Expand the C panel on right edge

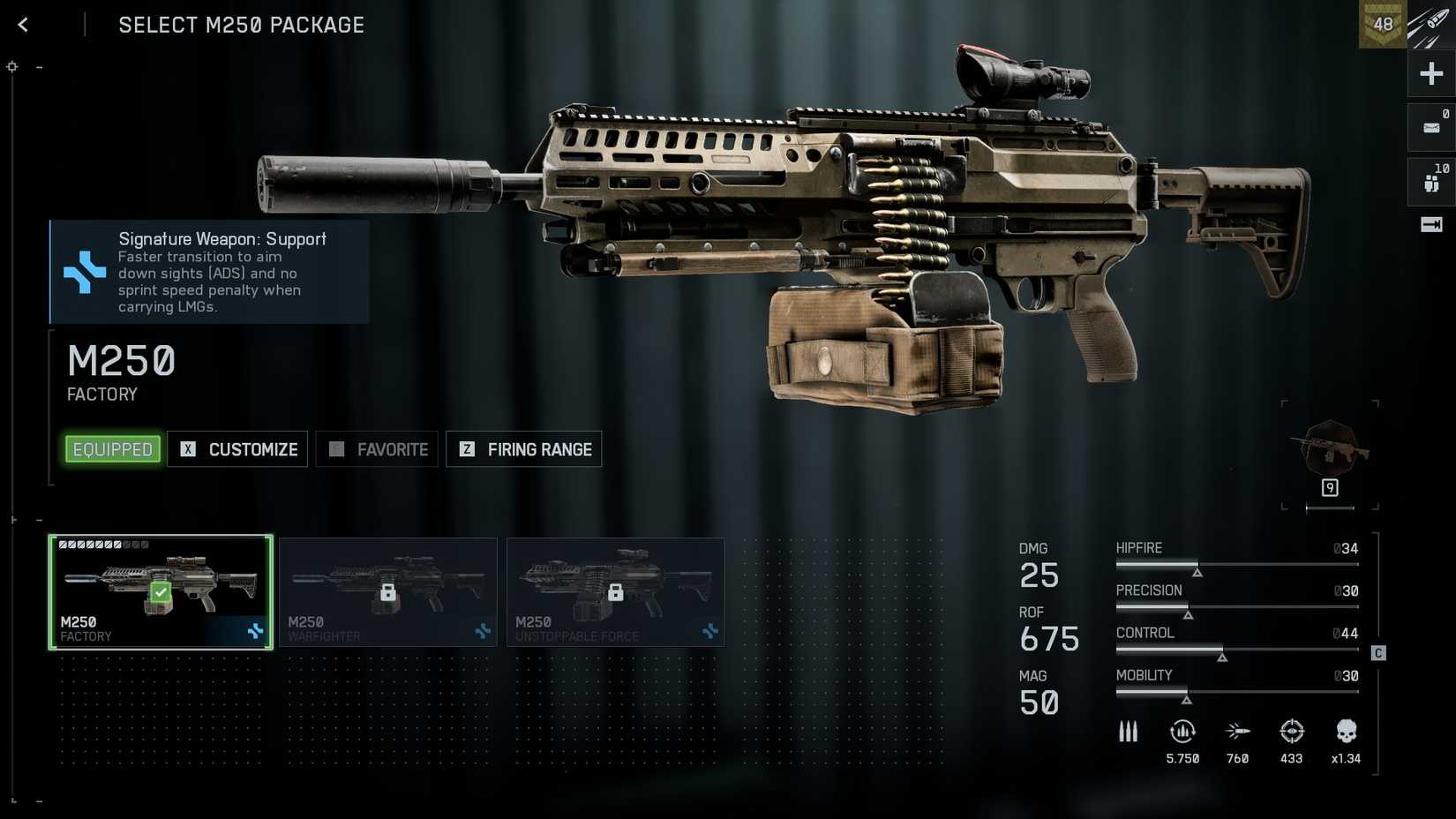(1377, 653)
